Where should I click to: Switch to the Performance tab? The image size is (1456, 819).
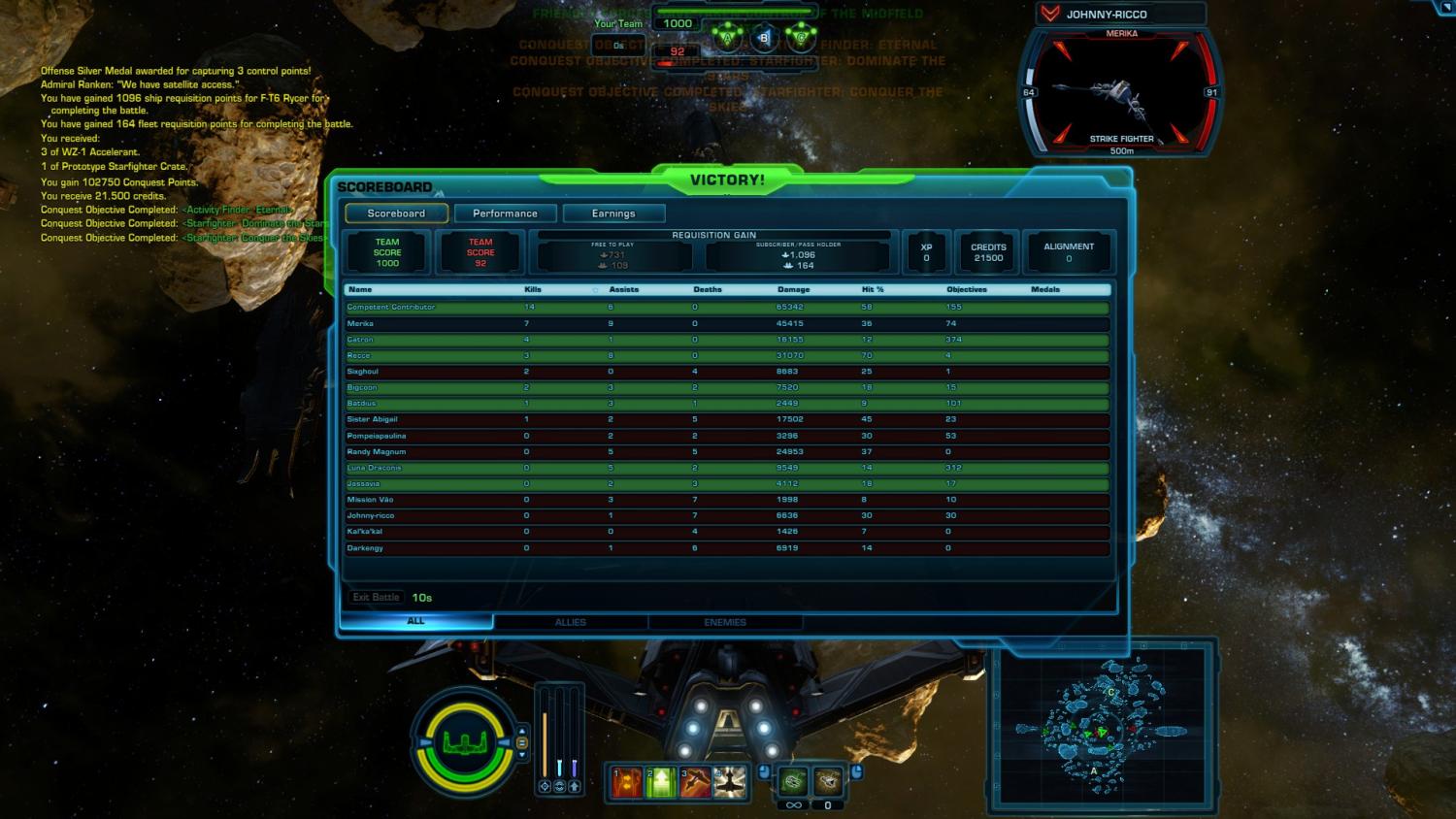(x=505, y=213)
